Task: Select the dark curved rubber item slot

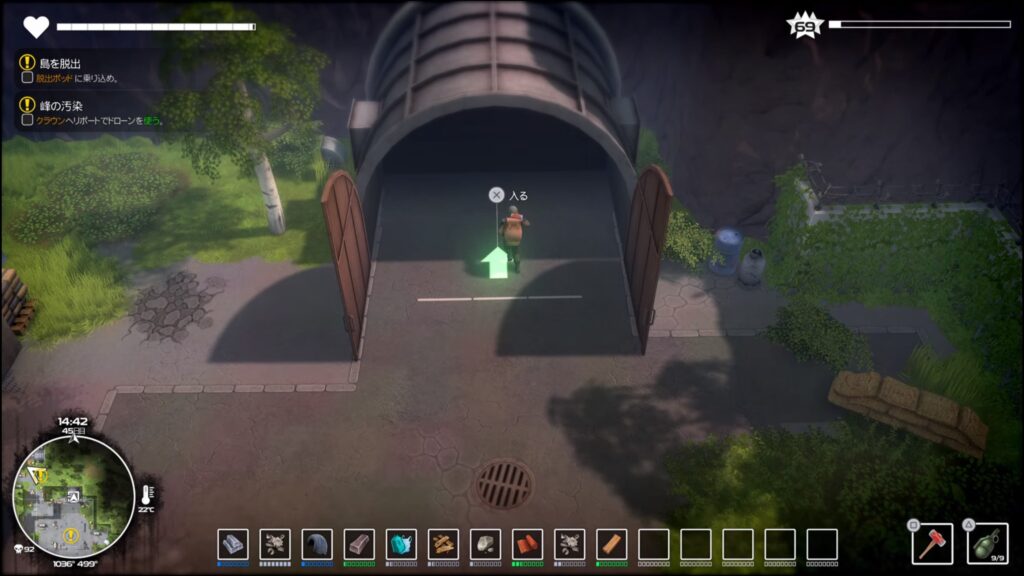Action: pyautogui.click(x=317, y=544)
